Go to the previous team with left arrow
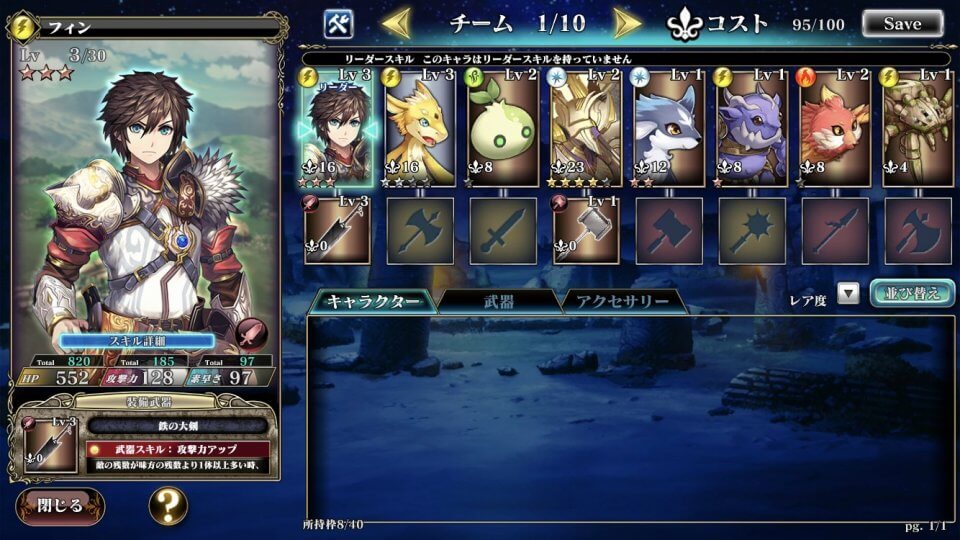 (396, 22)
